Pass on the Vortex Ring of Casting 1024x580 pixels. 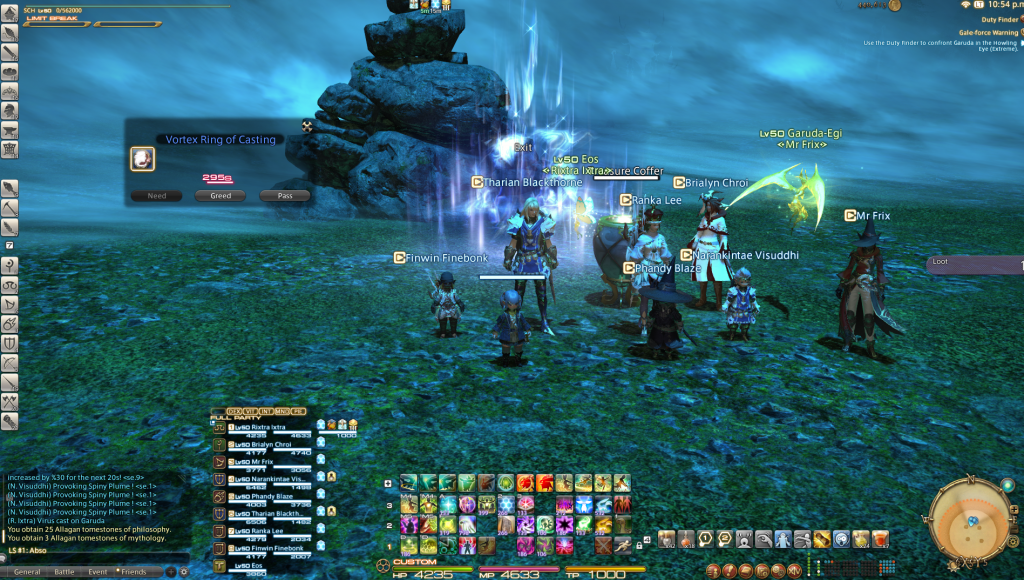tap(285, 196)
